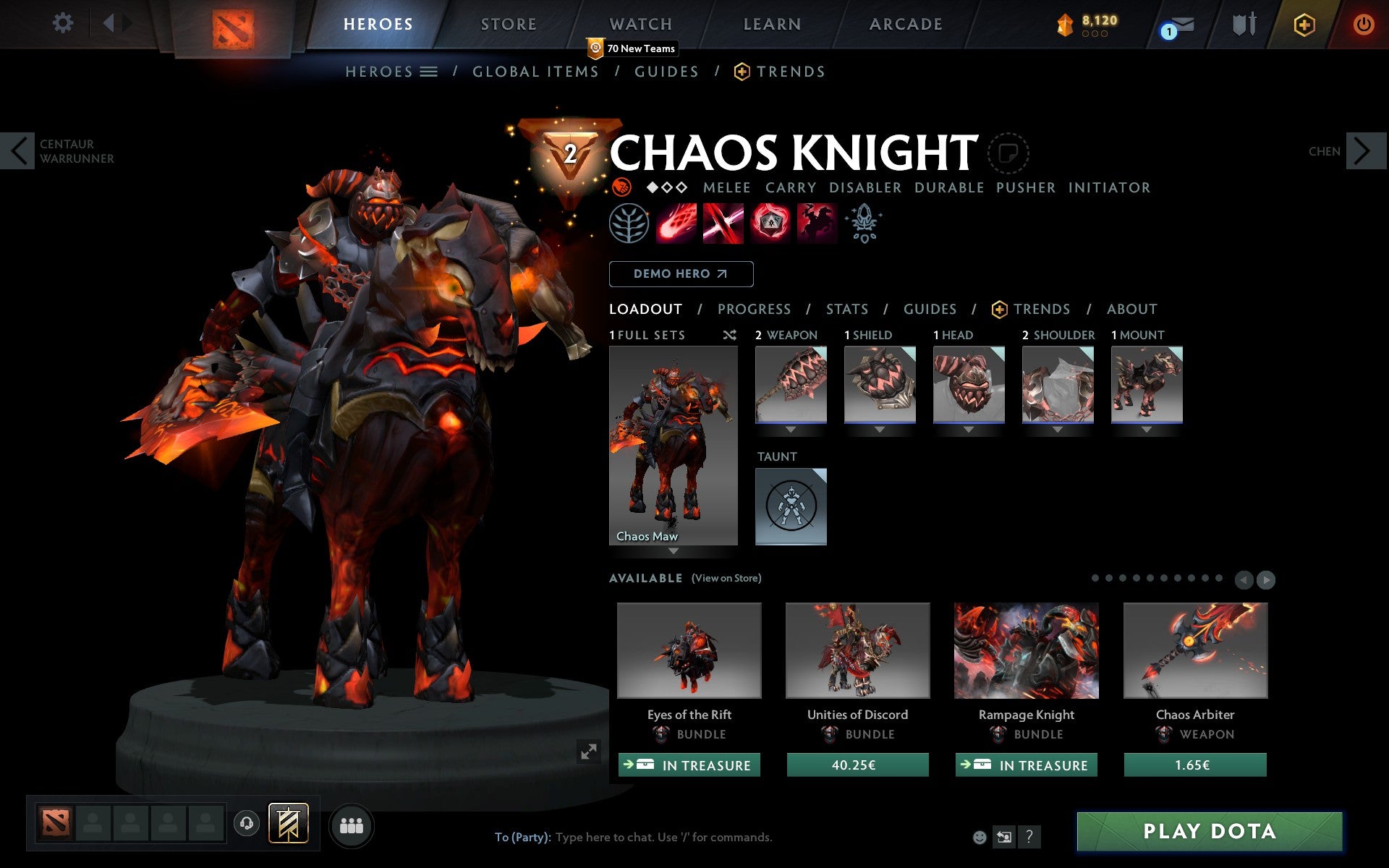
Task: Switch to the STATS tab
Action: (x=846, y=309)
